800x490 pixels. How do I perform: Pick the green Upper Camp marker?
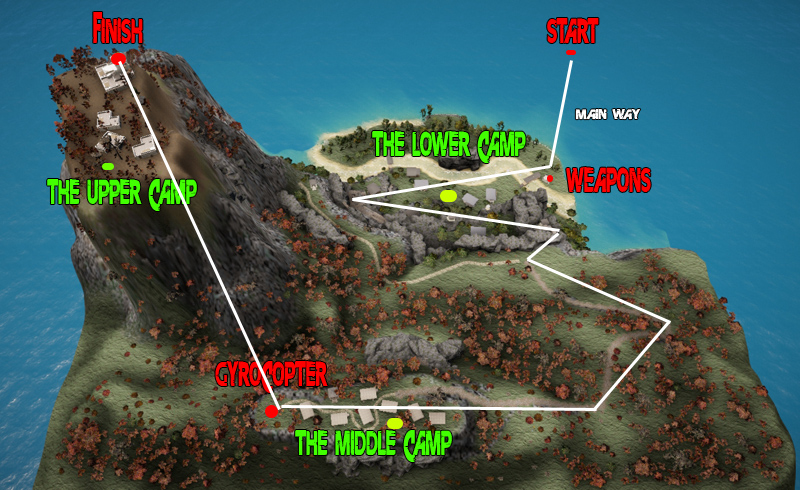[x=107, y=166]
